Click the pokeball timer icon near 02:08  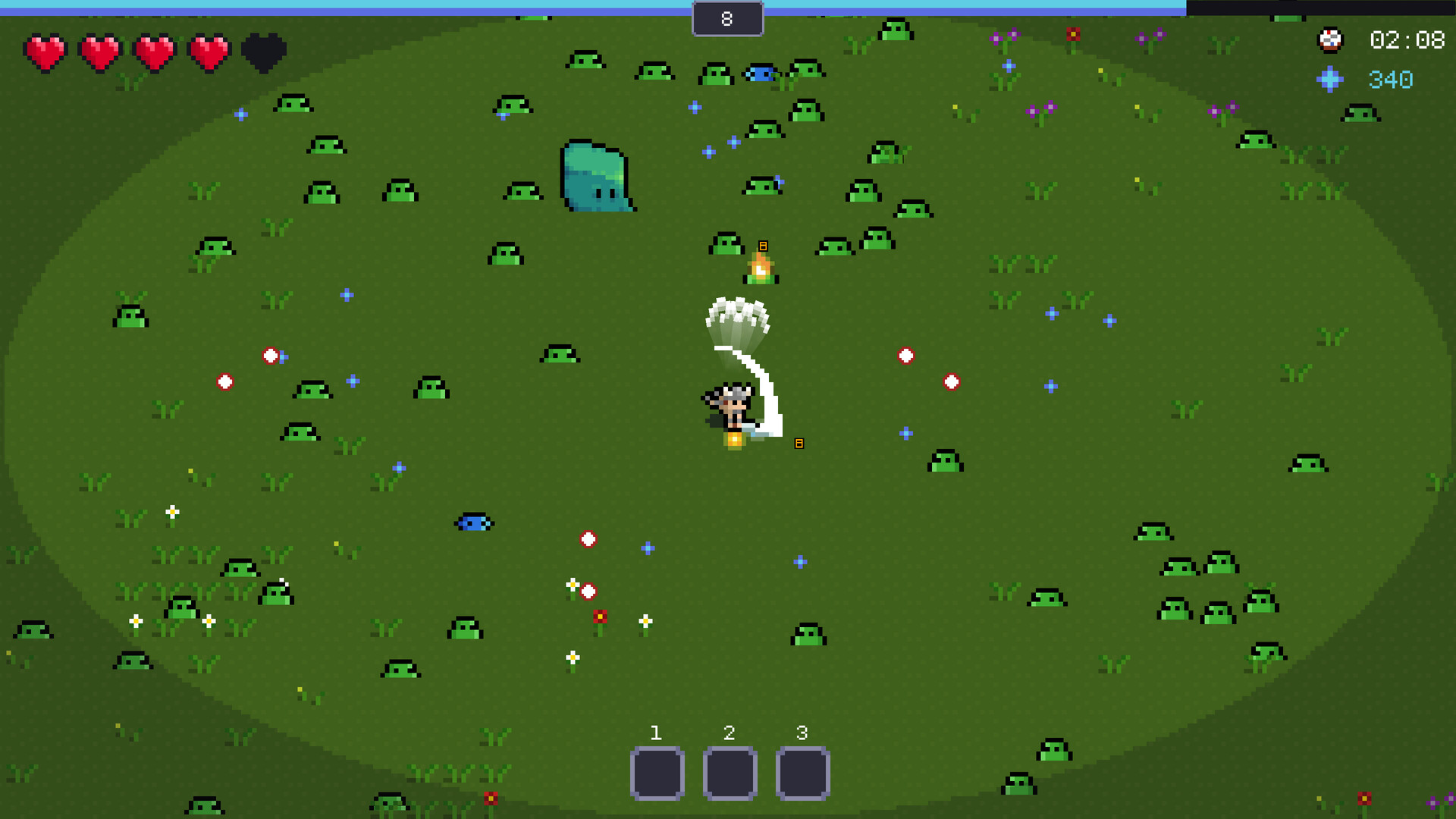(1330, 39)
